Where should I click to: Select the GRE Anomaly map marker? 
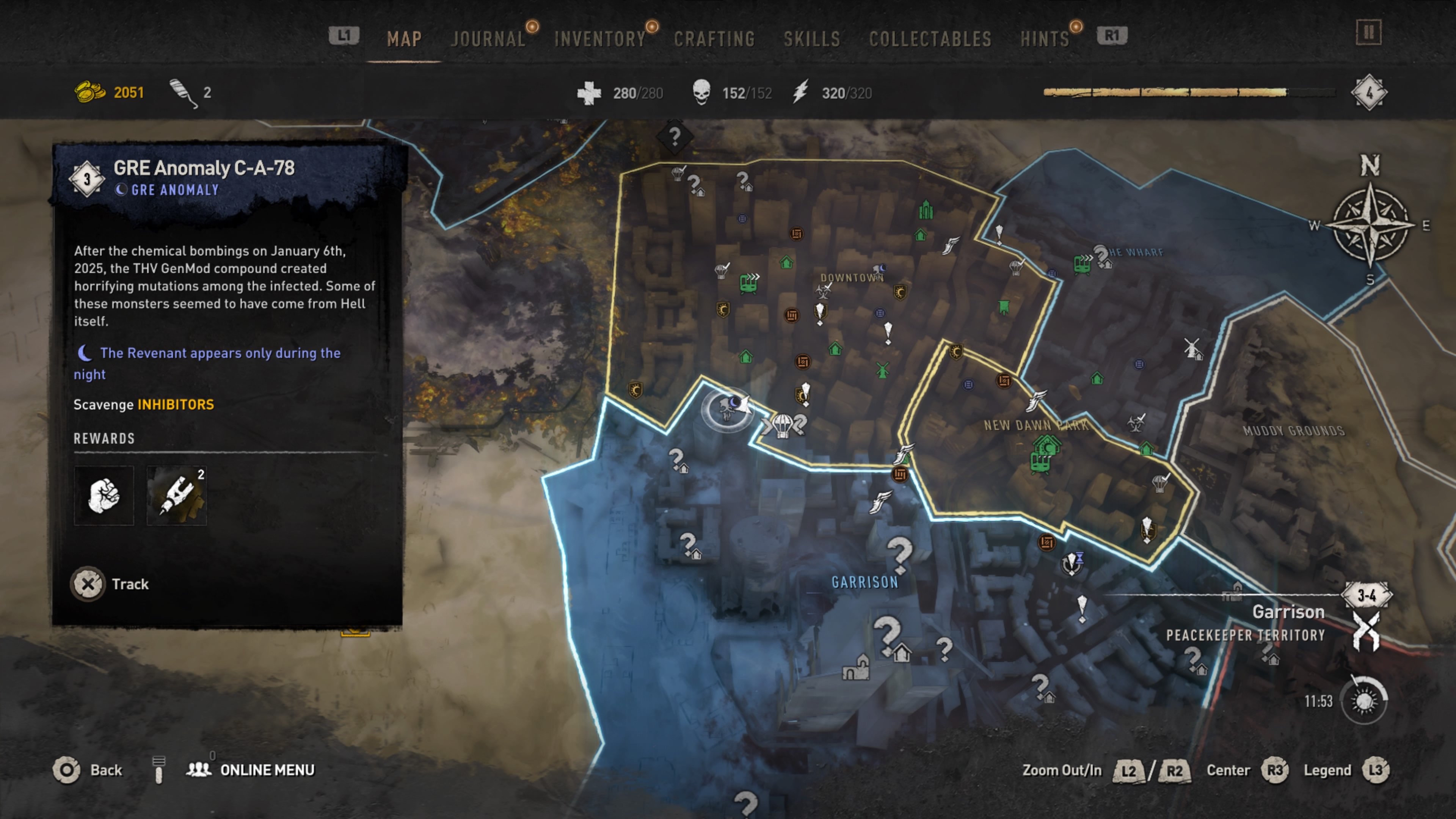(x=729, y=407)
